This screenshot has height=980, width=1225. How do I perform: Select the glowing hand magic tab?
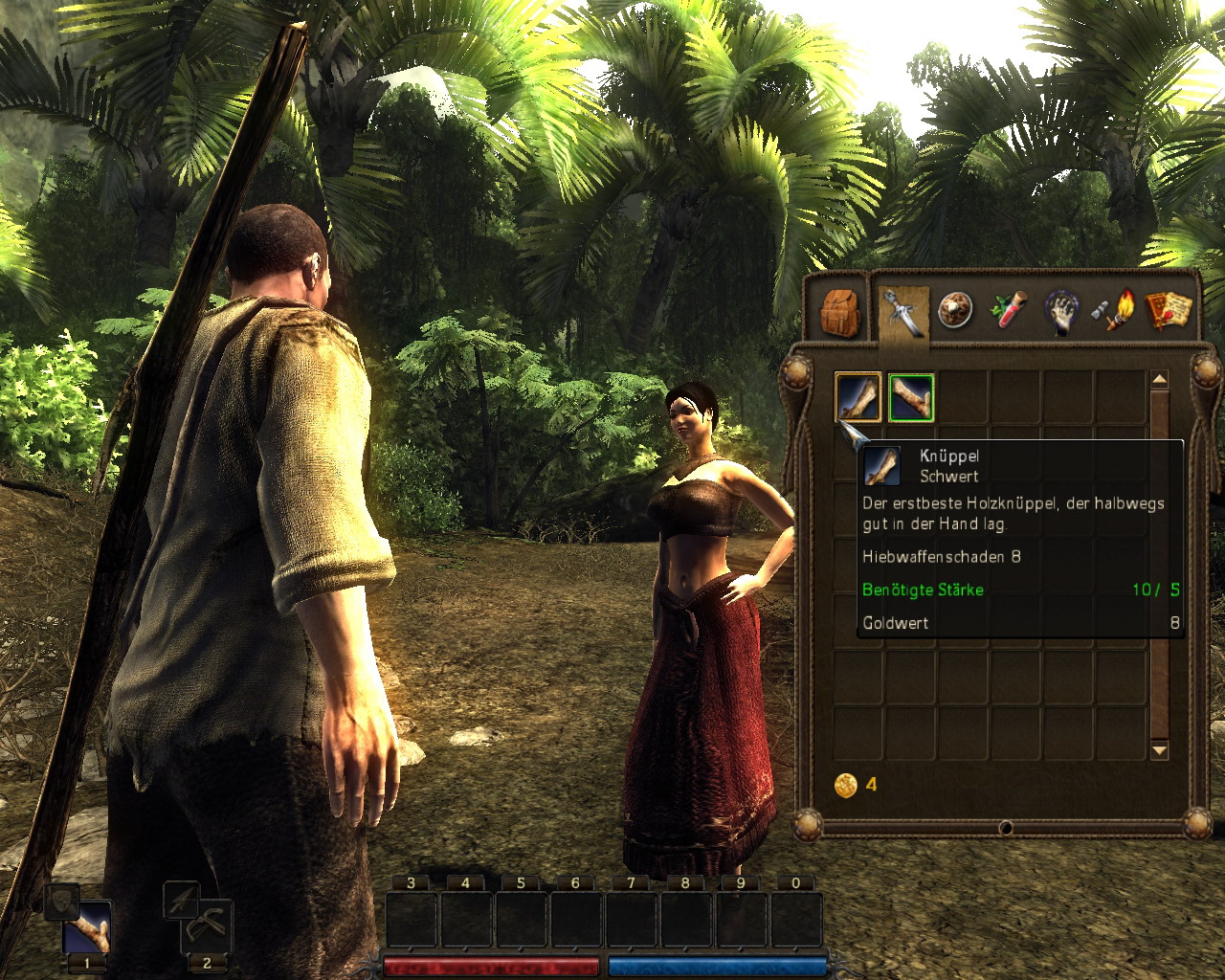click(1060, 311)
